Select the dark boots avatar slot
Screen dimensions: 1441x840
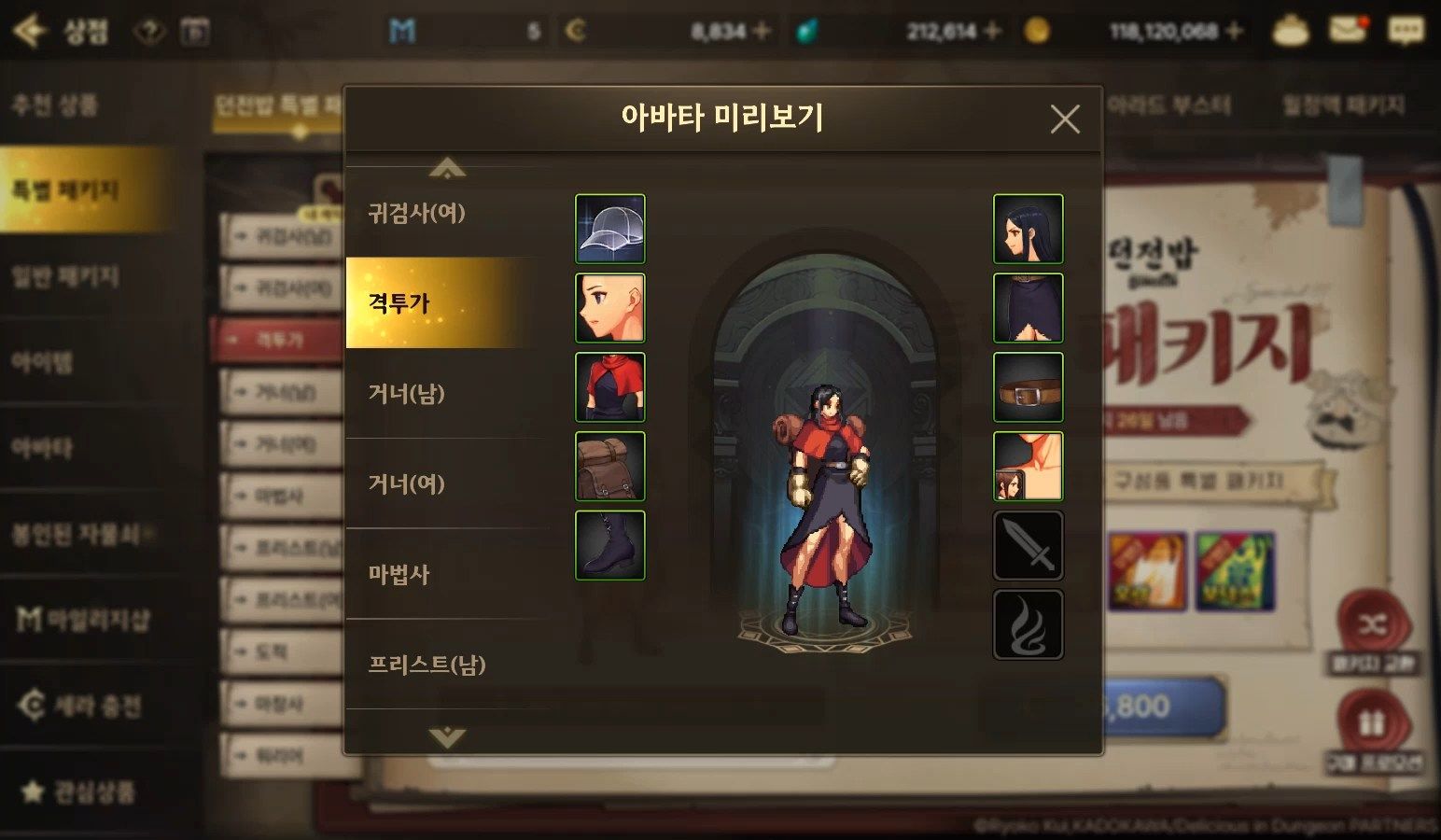[610, 545]
